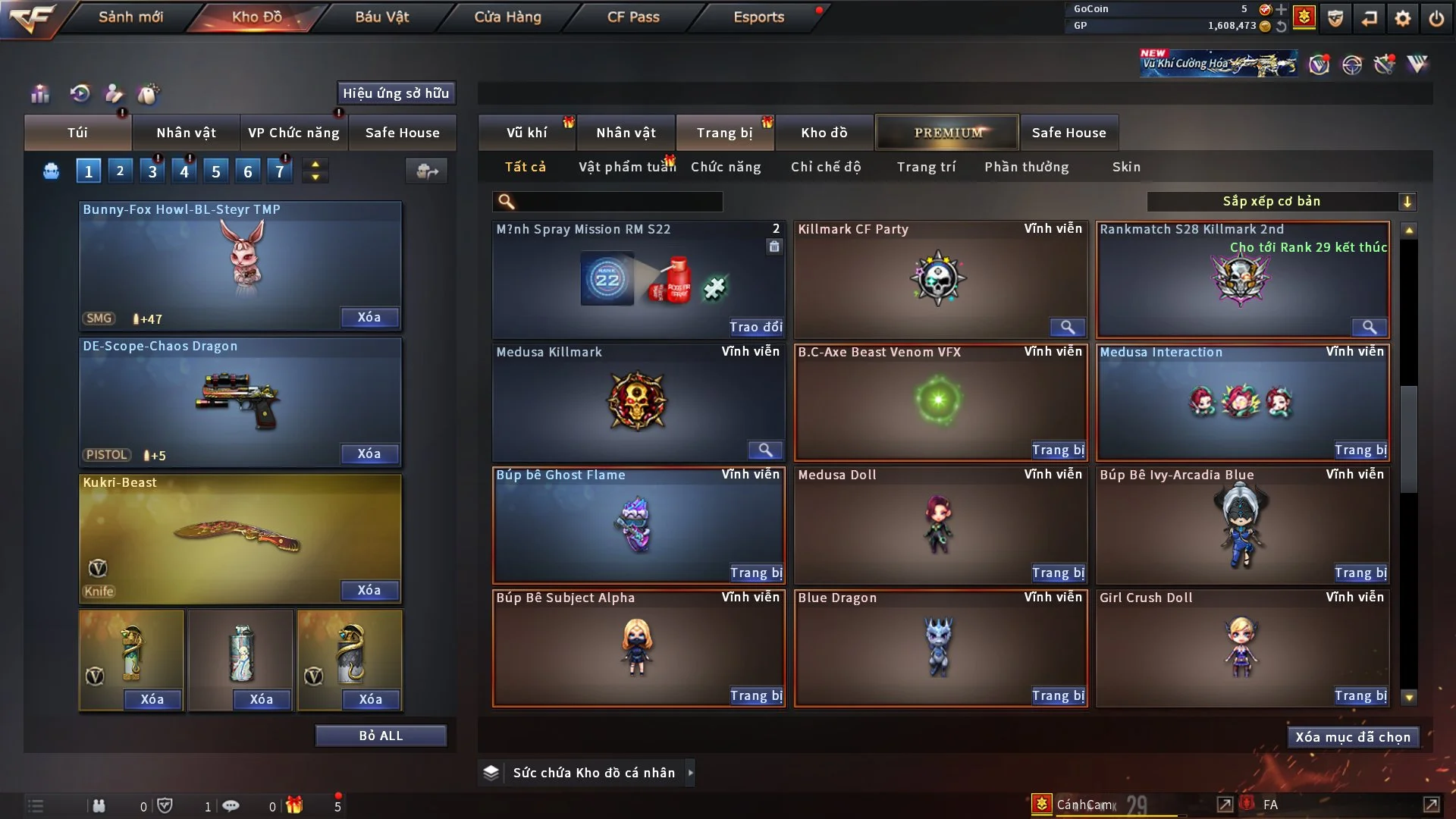This screenshot has width=1456, height=819.
Task: Choose bag number 5
Action: click(x=216, y=171)
